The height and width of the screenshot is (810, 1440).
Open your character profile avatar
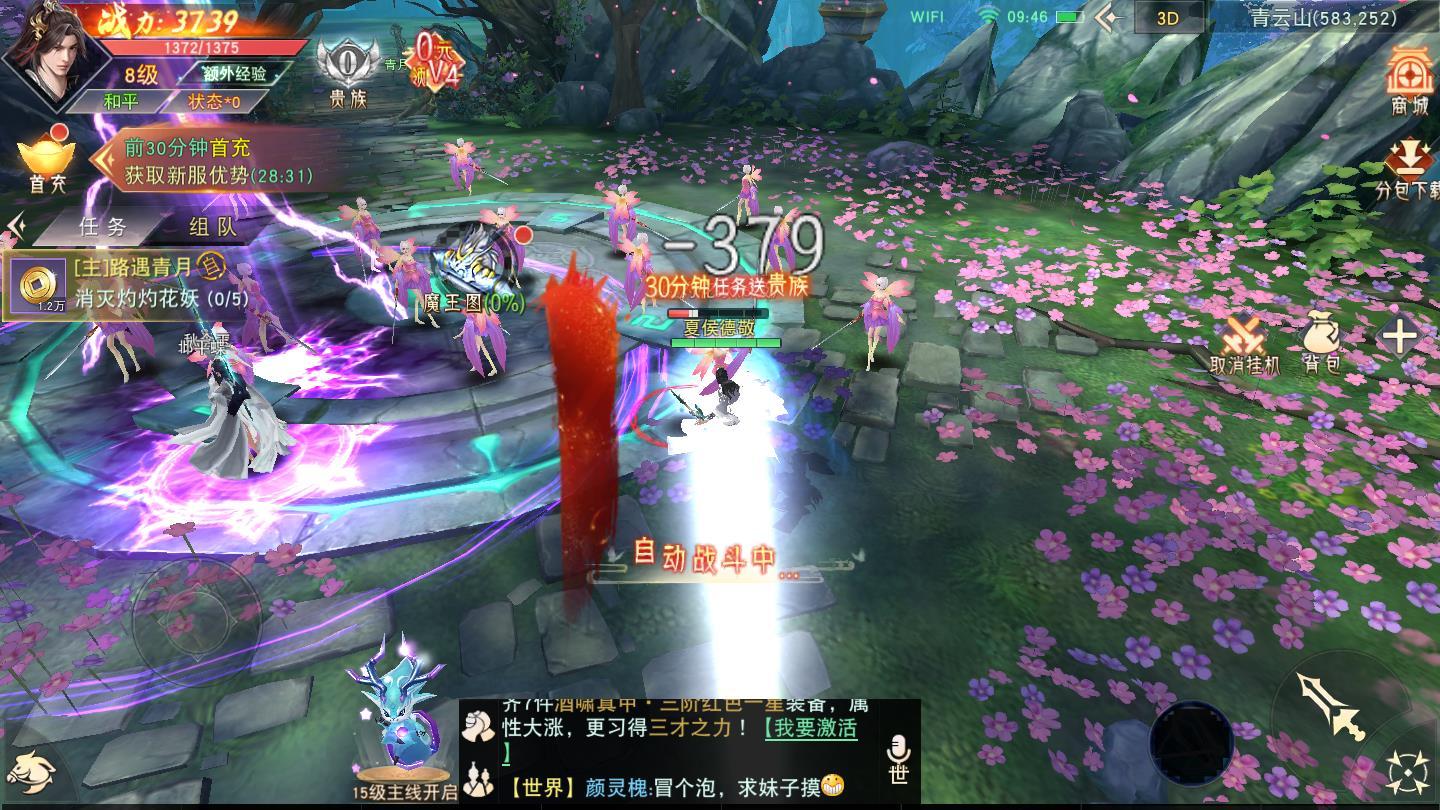[55, 60]
